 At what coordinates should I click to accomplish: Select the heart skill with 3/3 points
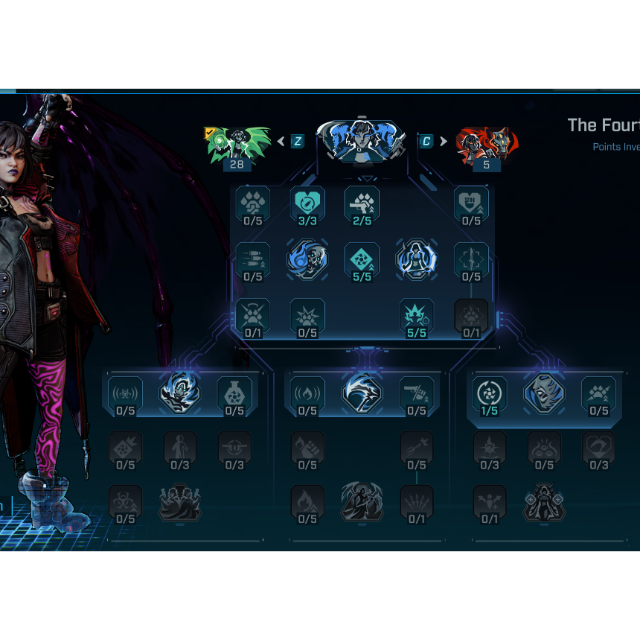click(307, 203)
